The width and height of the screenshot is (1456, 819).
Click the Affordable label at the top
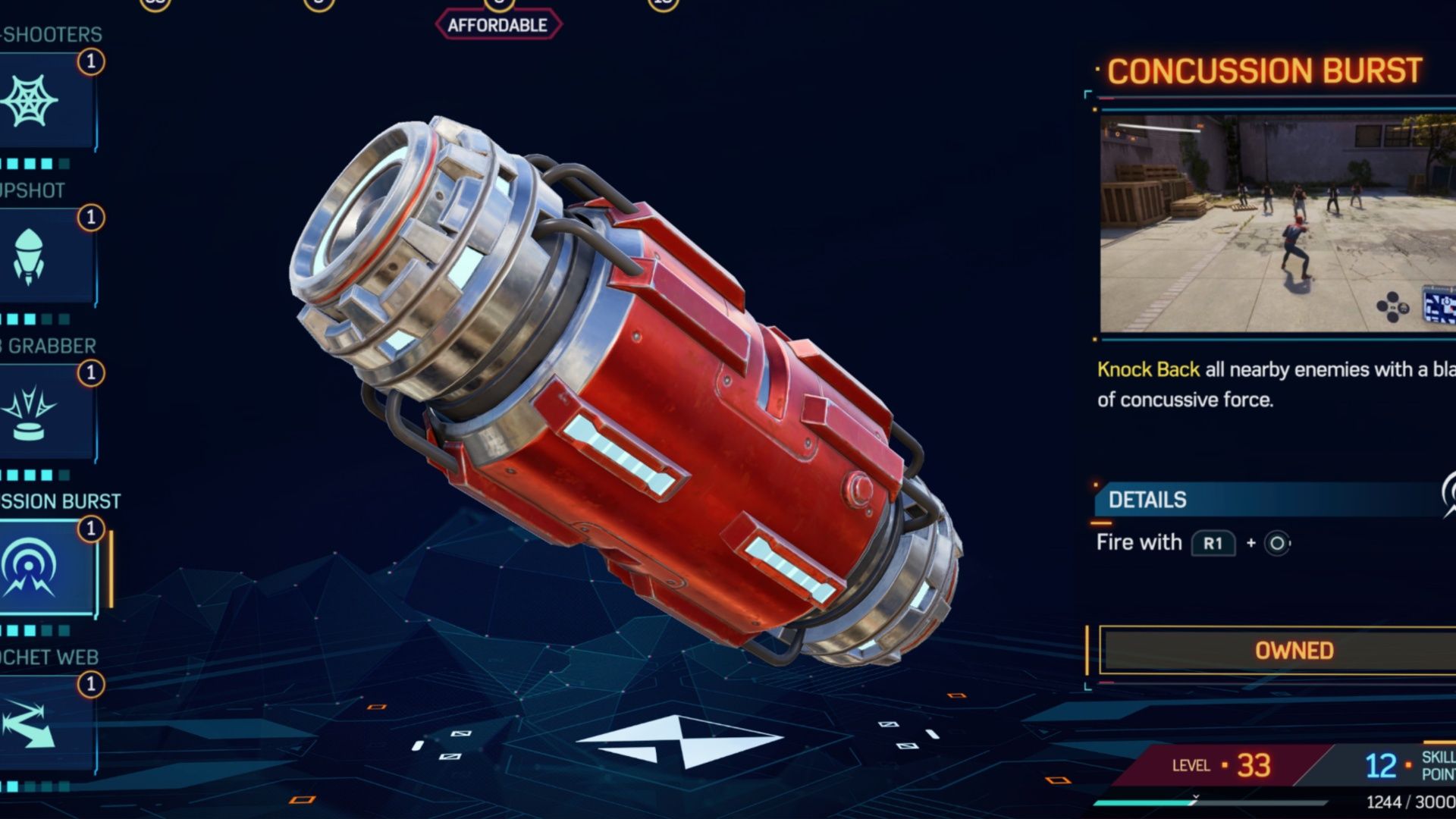click(498, 23)
